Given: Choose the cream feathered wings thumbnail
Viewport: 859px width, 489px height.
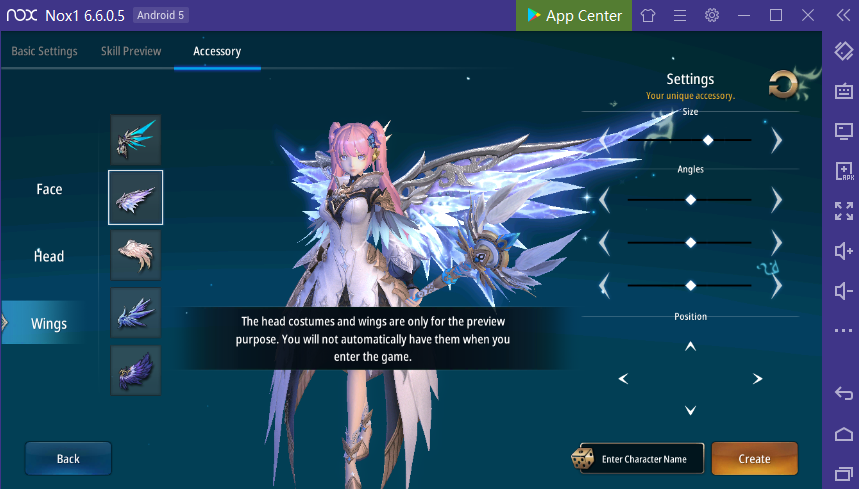Looking at the screenshot, I should [135, 254].
